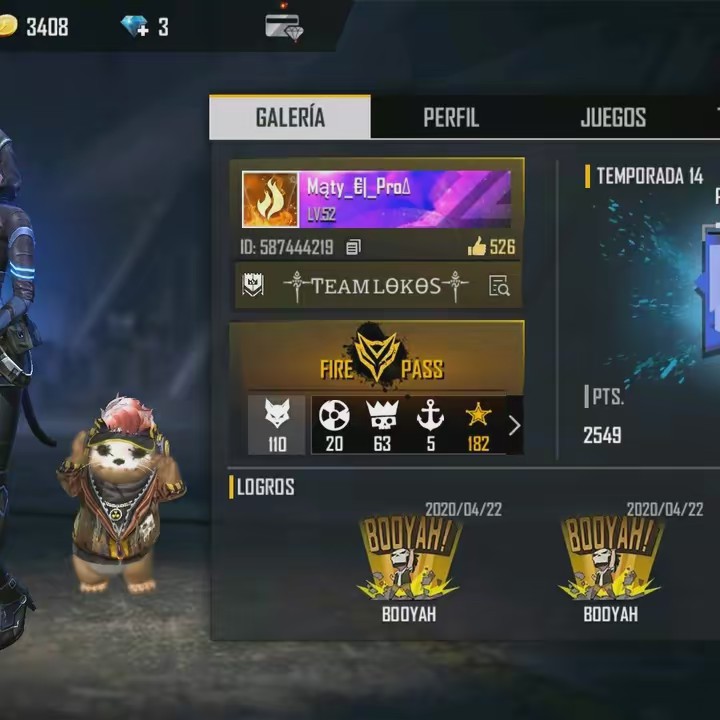Like the profile with thumbs-up
The width and height of the screenshot is (720, 720).
[477, 247]
